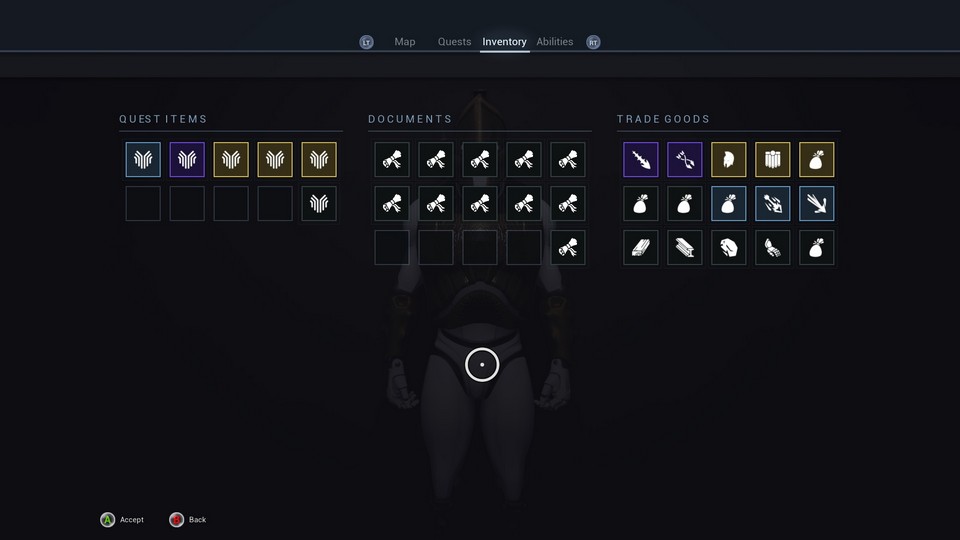Open the Quests tab
960x540 pixels.
point(454,42)
